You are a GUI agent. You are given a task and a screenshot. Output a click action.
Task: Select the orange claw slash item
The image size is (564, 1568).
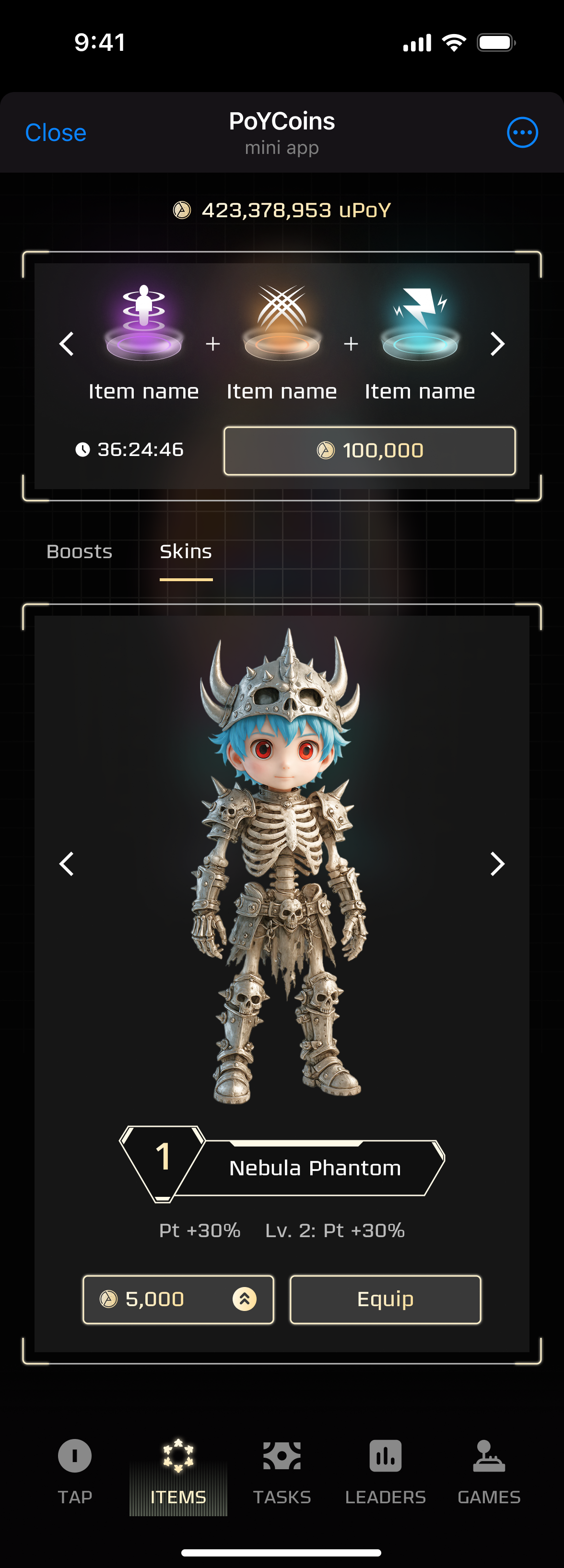(x=282, y=323)
